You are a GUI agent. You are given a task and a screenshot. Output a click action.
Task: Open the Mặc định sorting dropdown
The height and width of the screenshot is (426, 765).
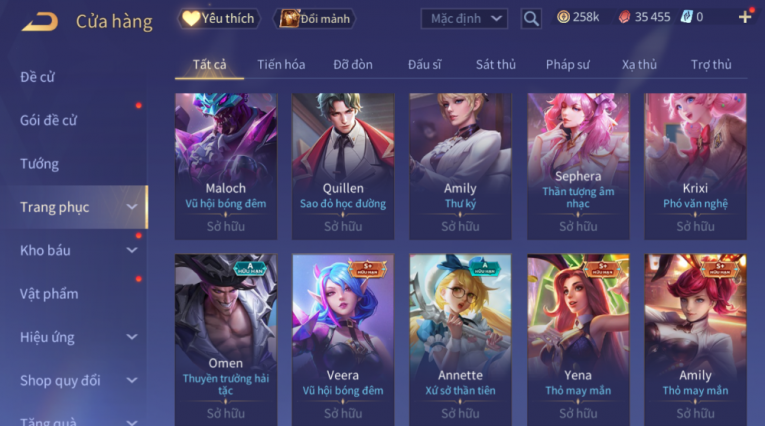point(464,18)
